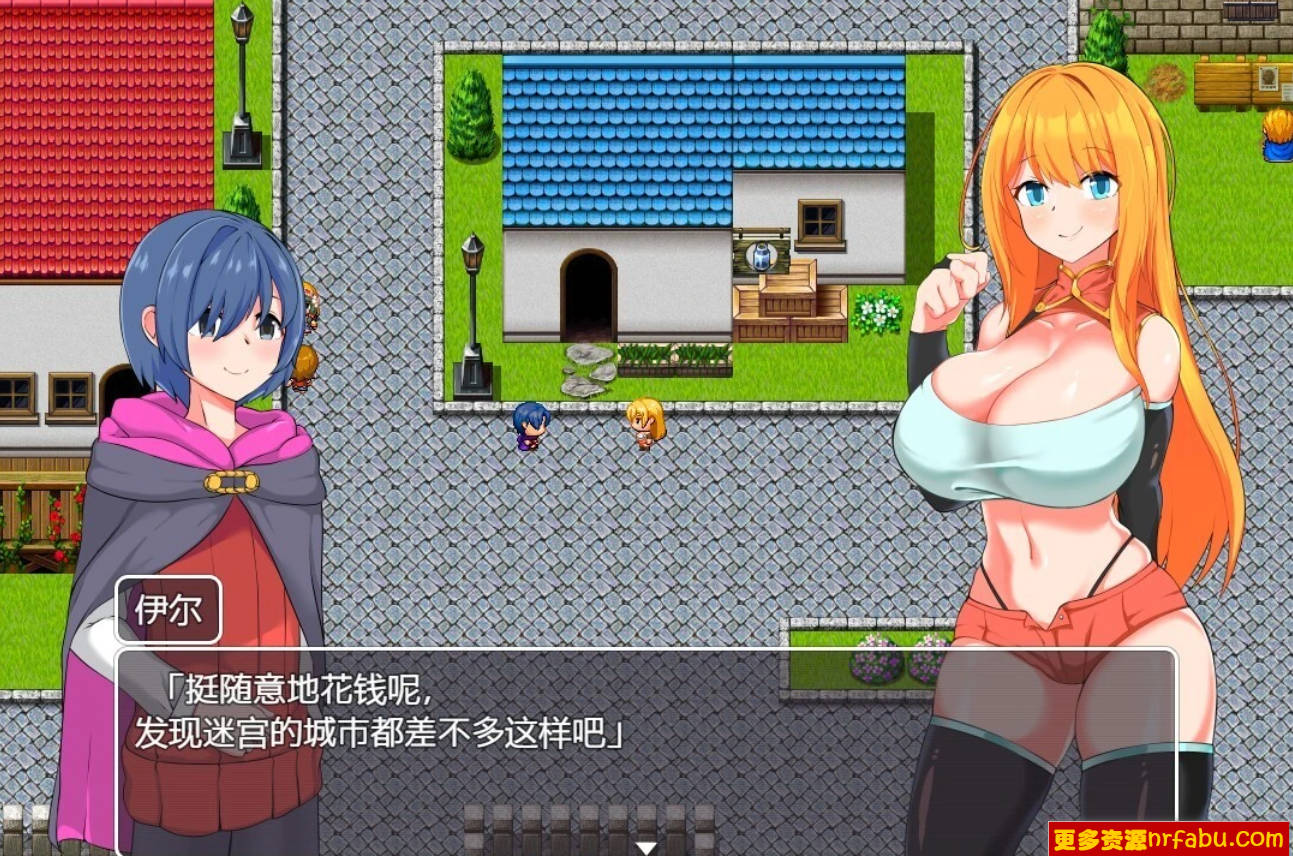Click the blue lantern on the house wall
The height and width of the screenshot is (856, 1293).
(760, 255)
